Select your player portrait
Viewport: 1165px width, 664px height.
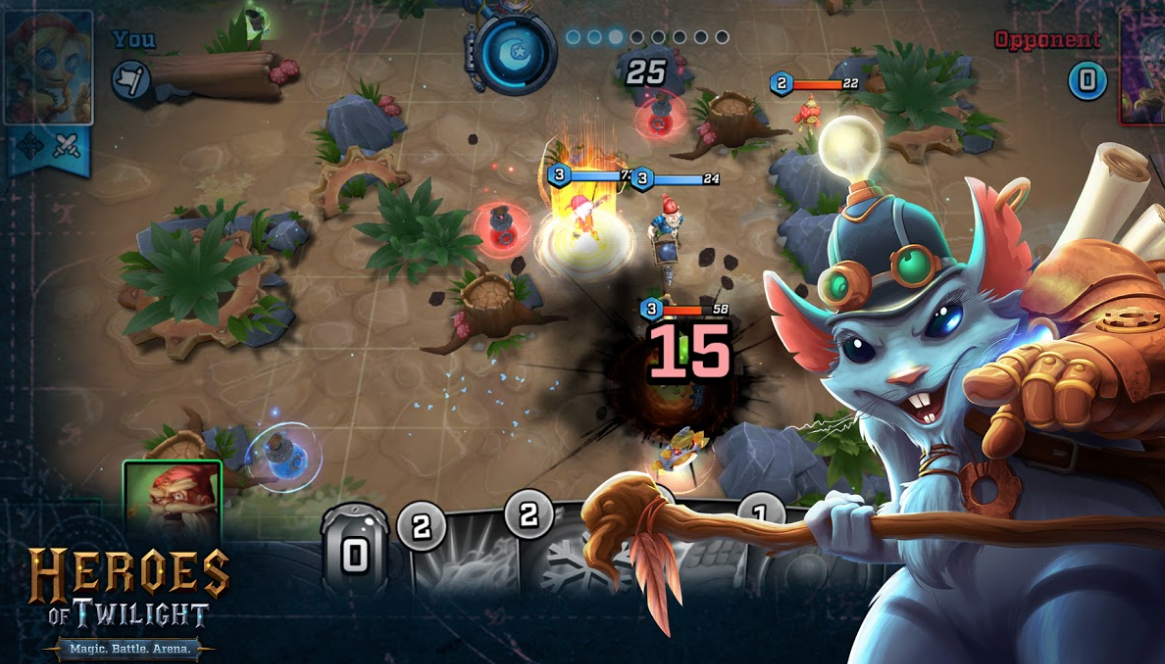pos(48,67)
